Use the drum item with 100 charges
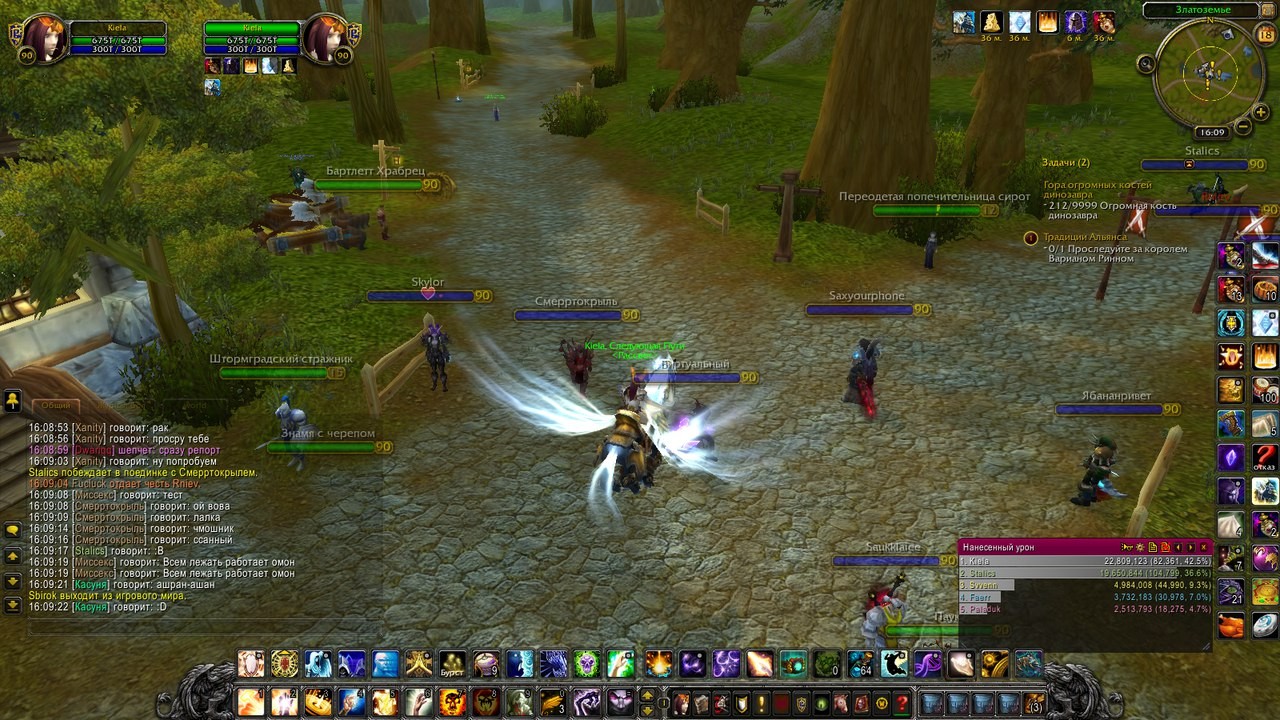This screenshot has height=720, width=1280. [1265, 390]
